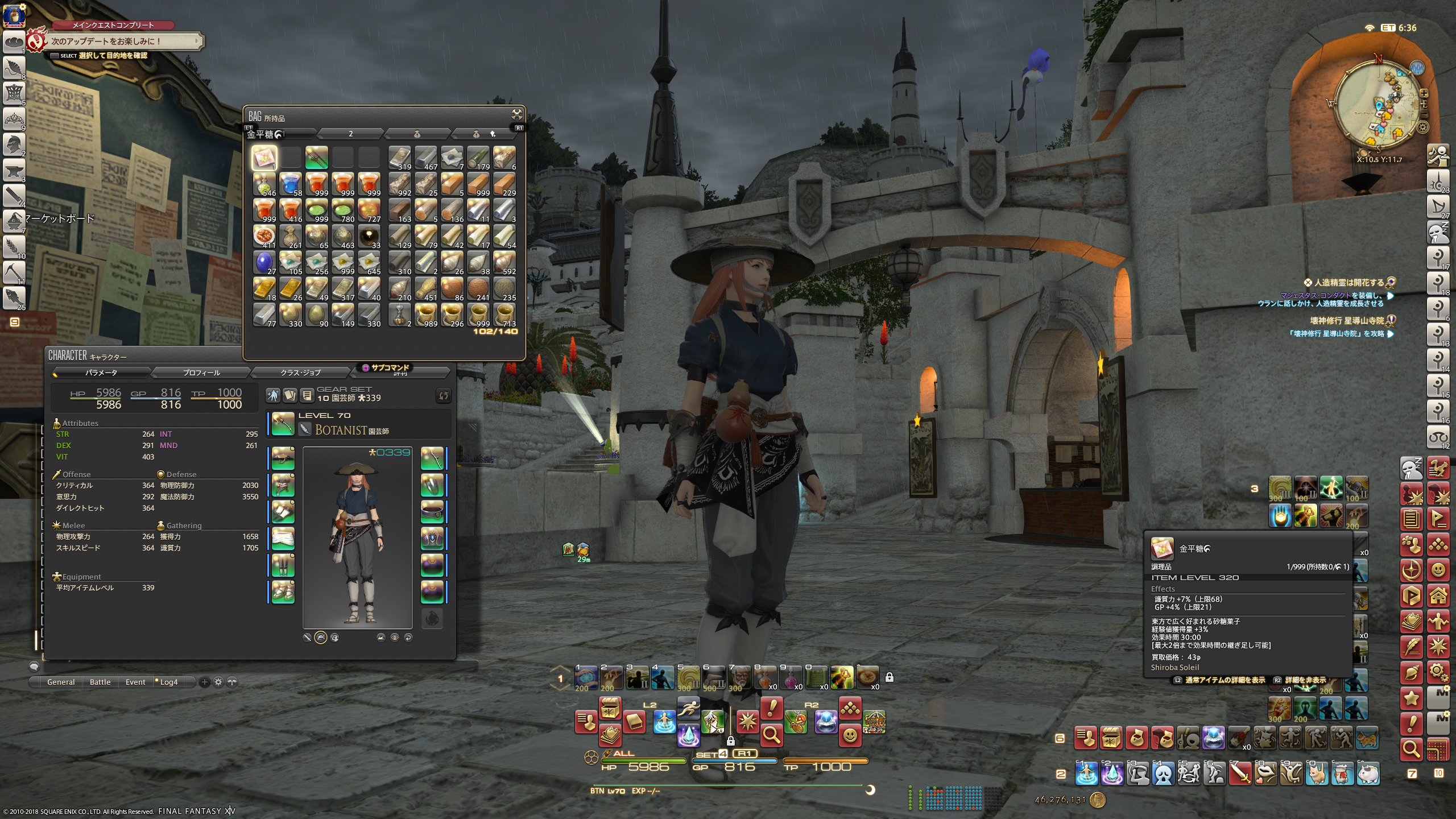Switch to the クラス・ジョブ tab
The height and width of the screenshot is (819, 1456).
click(300, 373)
